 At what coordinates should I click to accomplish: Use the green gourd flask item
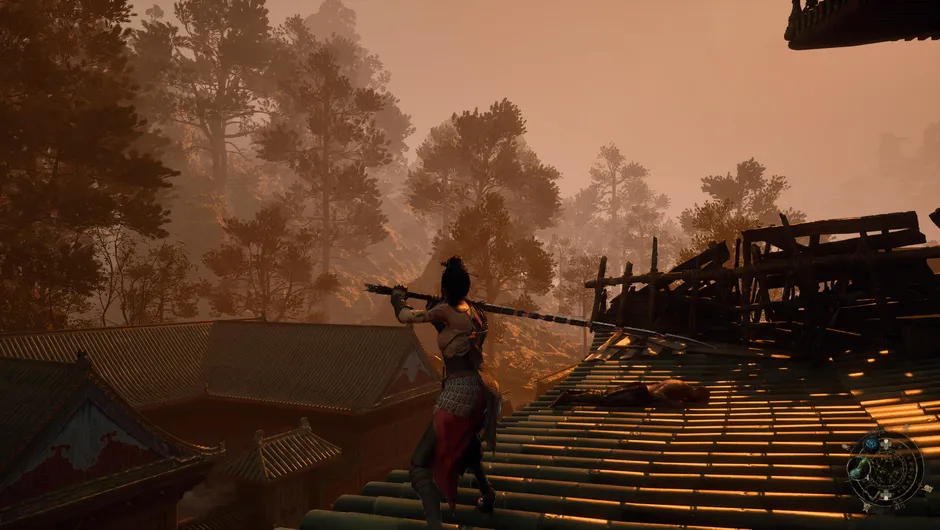859,468
